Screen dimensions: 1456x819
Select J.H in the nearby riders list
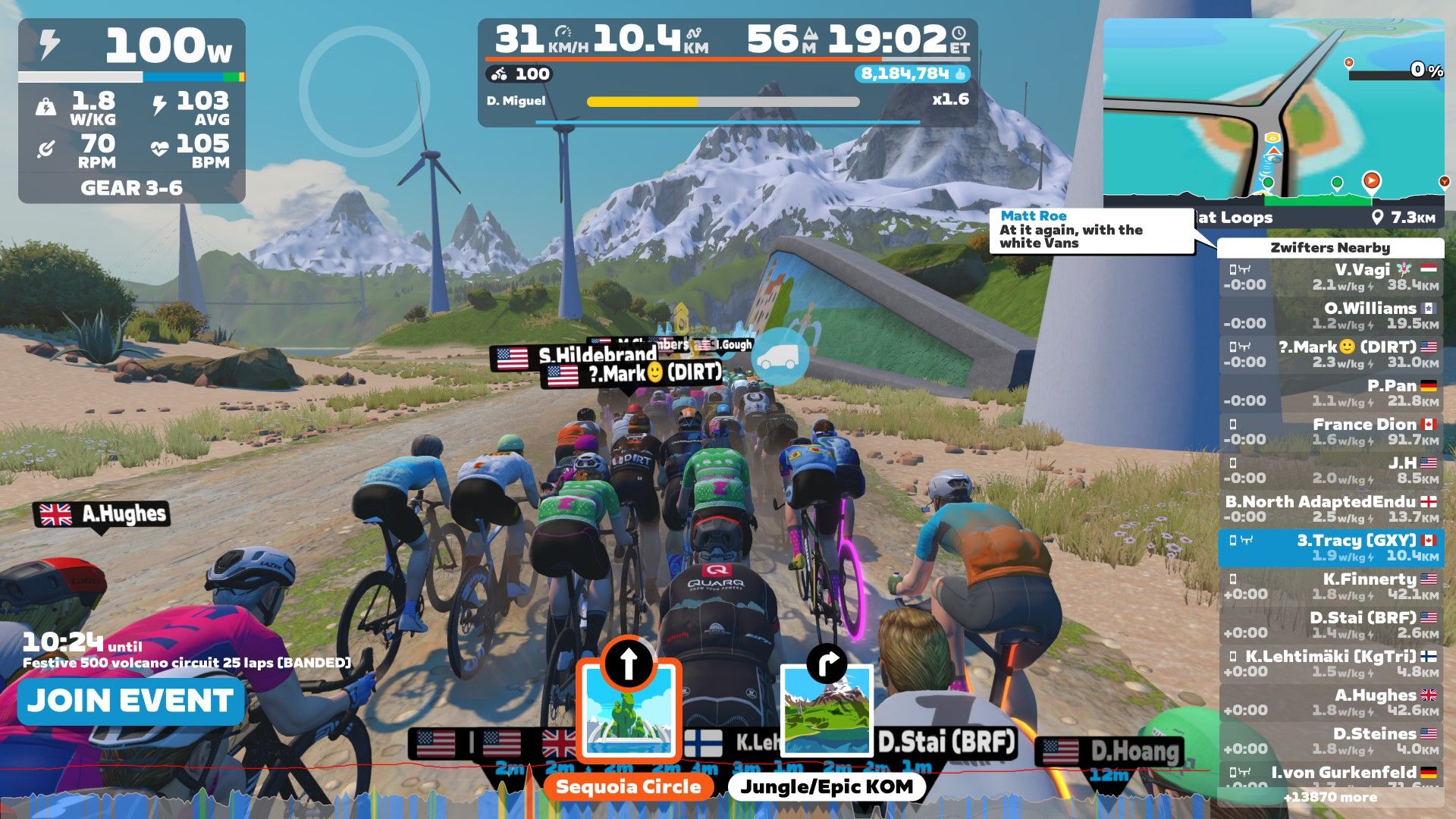coord(1331,470)
